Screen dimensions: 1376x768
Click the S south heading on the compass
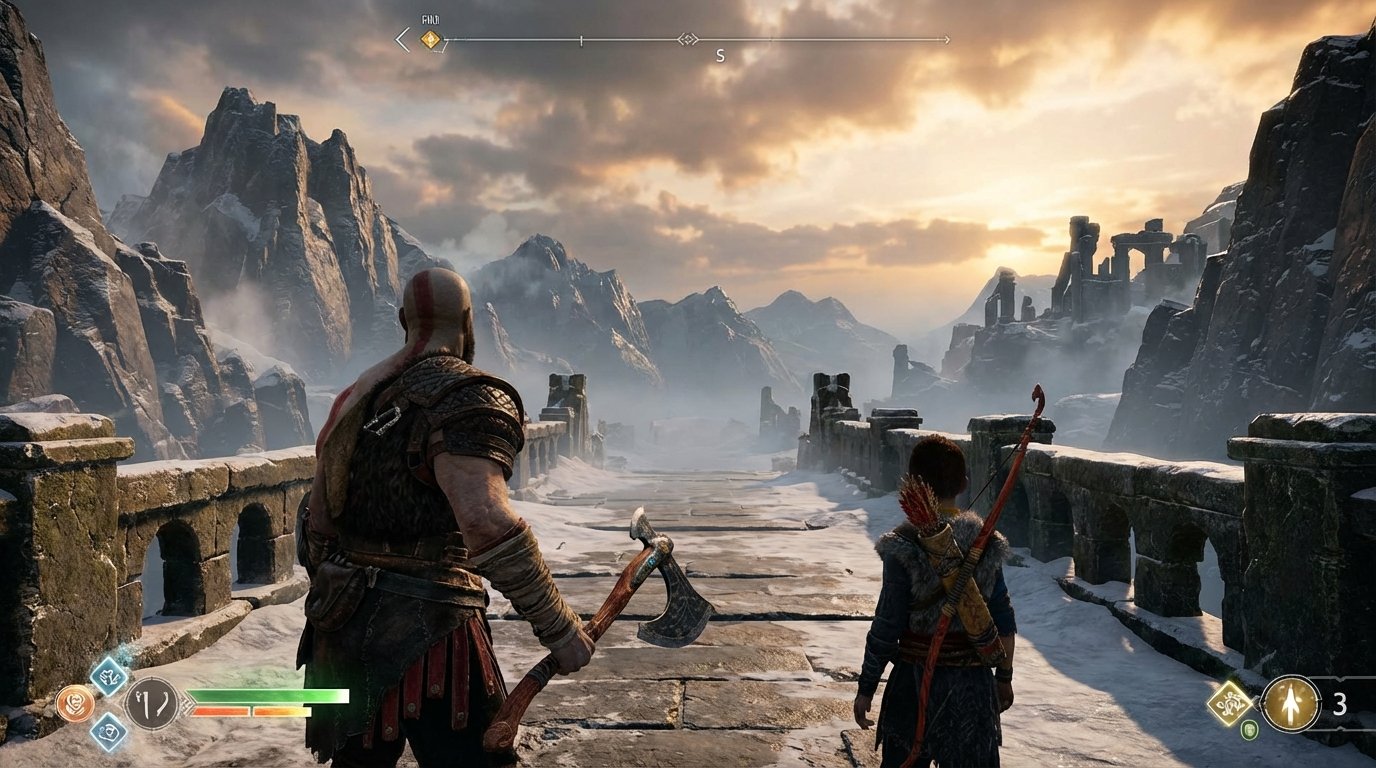pos(720,54)
